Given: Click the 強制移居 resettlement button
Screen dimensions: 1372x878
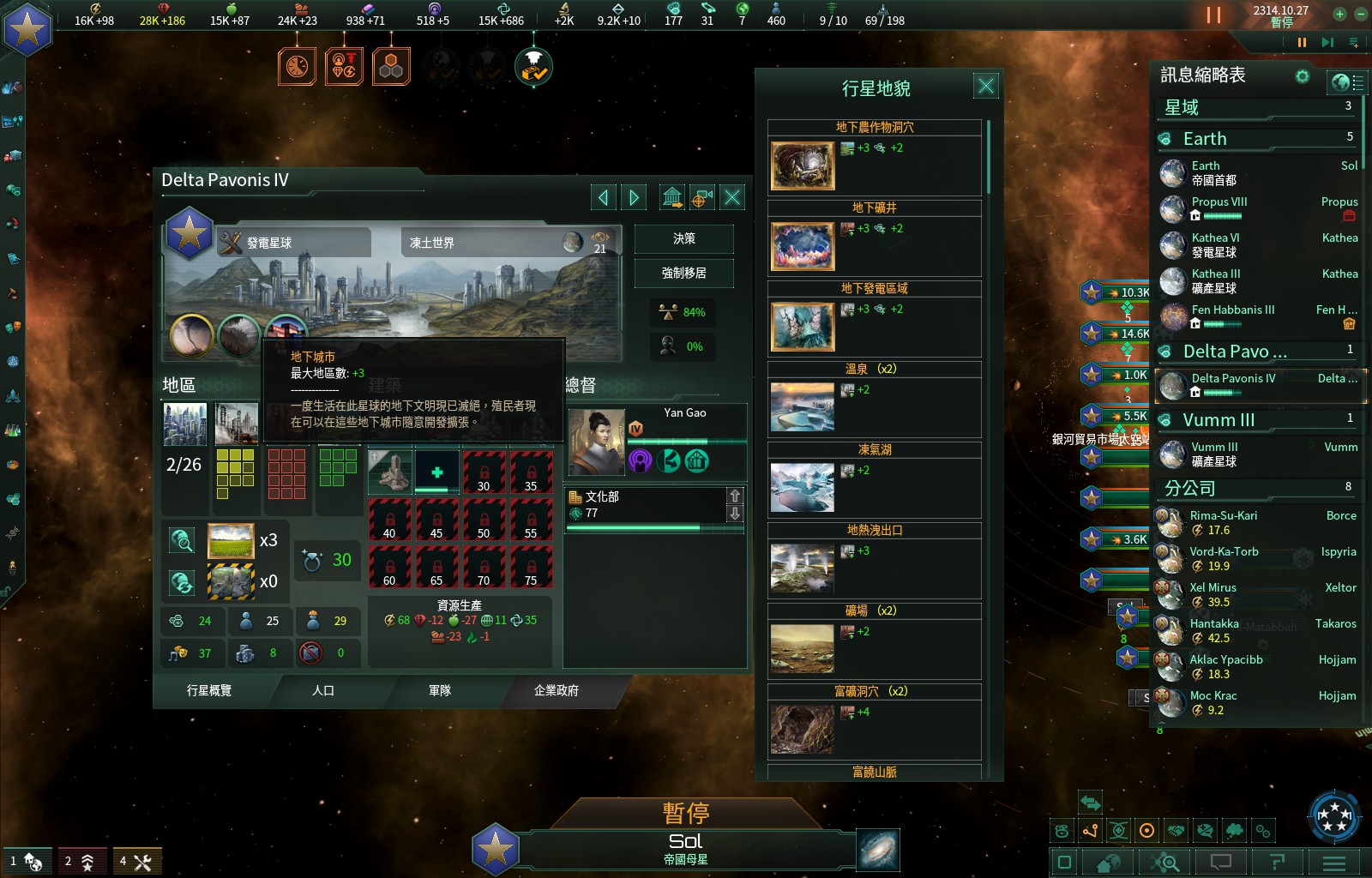Looking at the screenshot, I should 683,274.
